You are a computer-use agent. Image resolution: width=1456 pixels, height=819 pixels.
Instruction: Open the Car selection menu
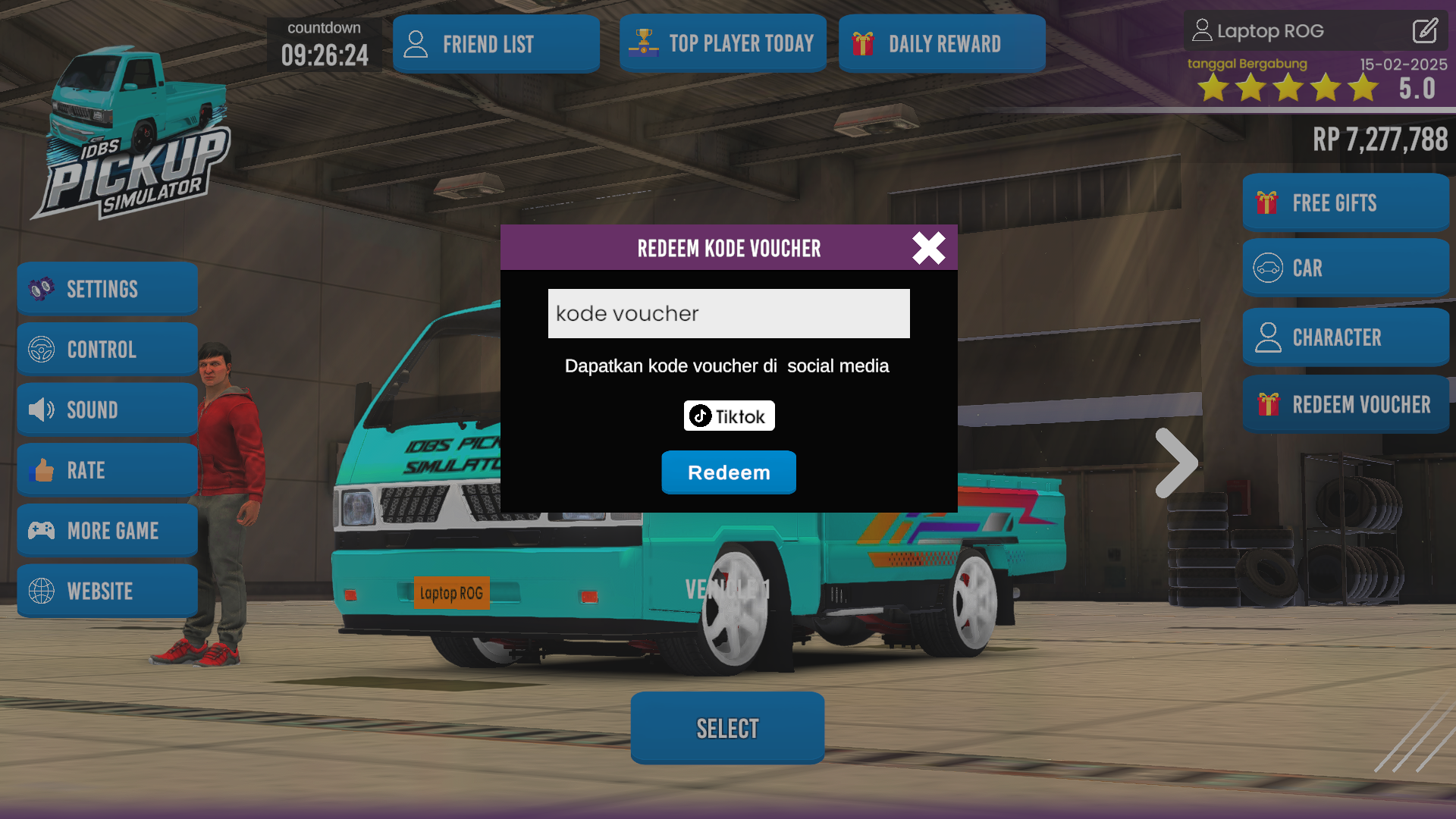click(1345, 268)
